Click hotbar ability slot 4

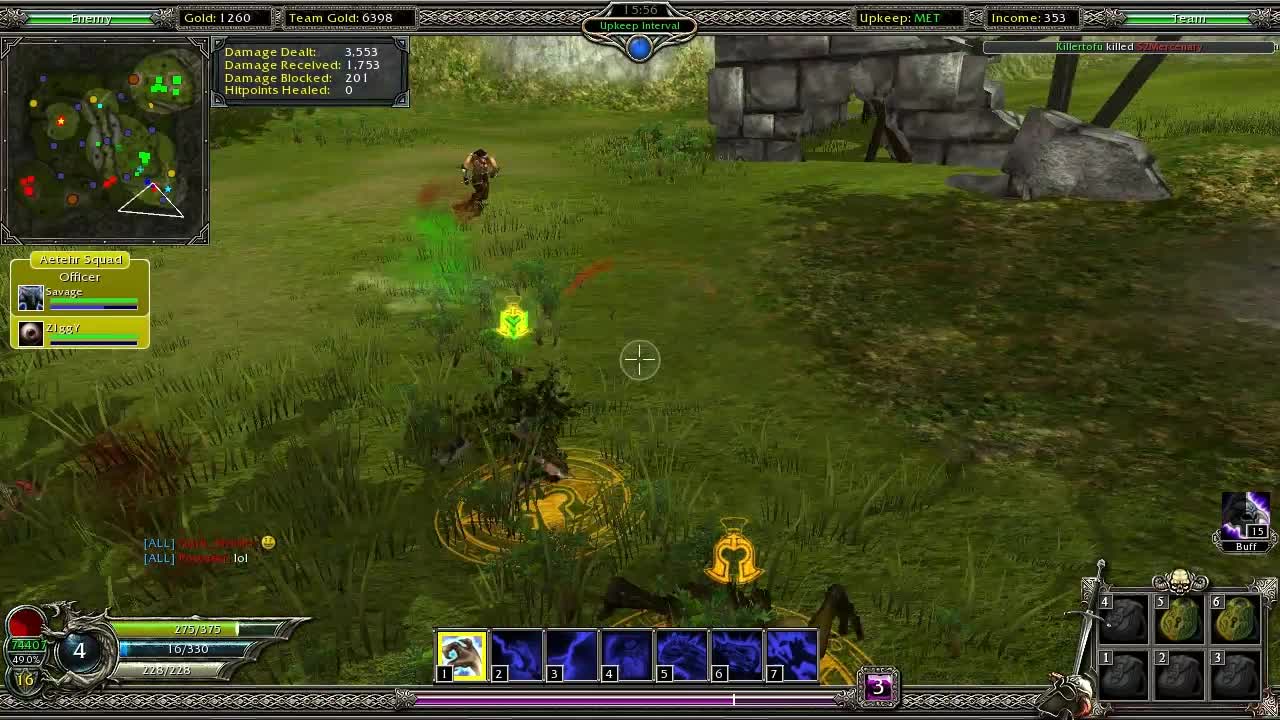627,654
